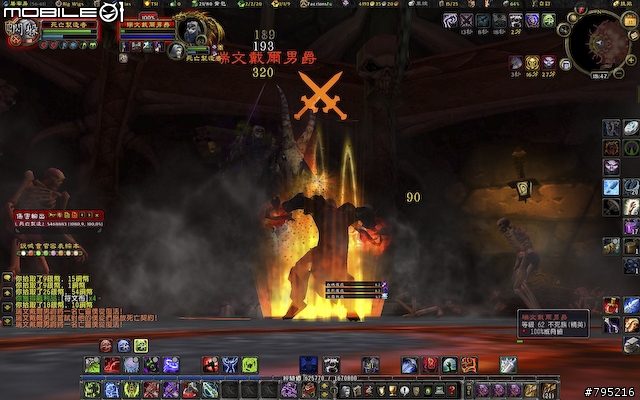The width and height of the screenshot is (640, 400).
Task: Select the target-of-target small portrait
Action: tap(177, 51)
